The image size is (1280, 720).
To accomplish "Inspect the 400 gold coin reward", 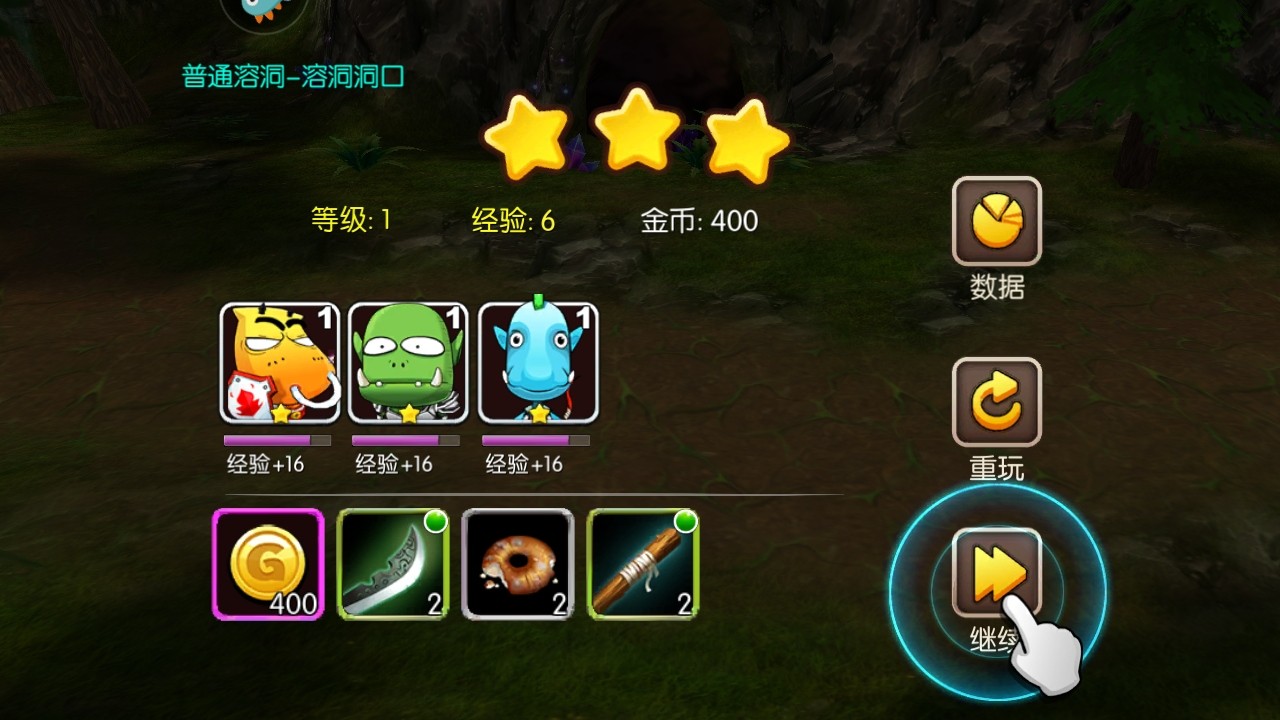I will (x=268, y=564).
